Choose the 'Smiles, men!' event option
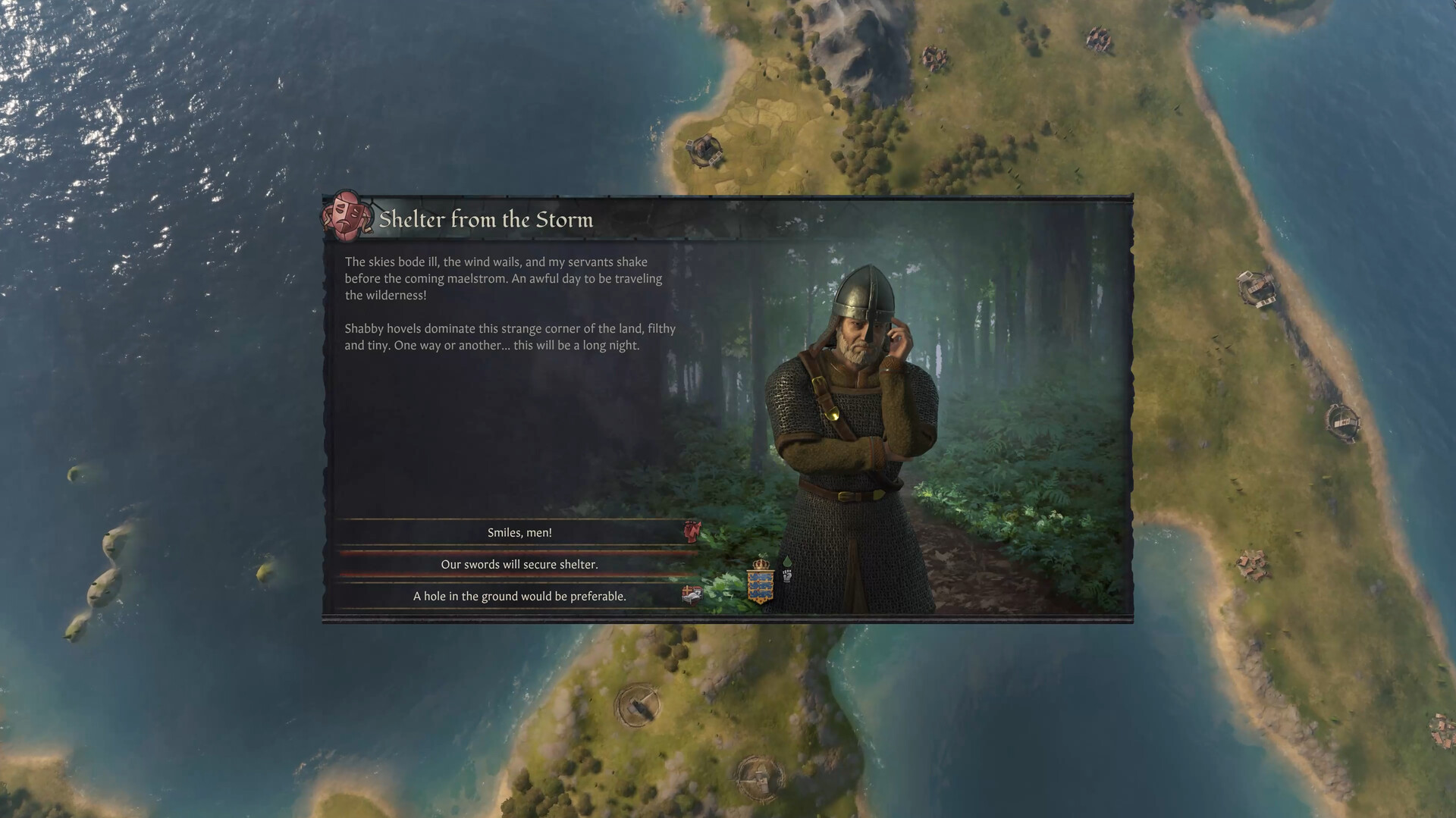The width and height of the screenshot is (1456, 818). [519, 532]
